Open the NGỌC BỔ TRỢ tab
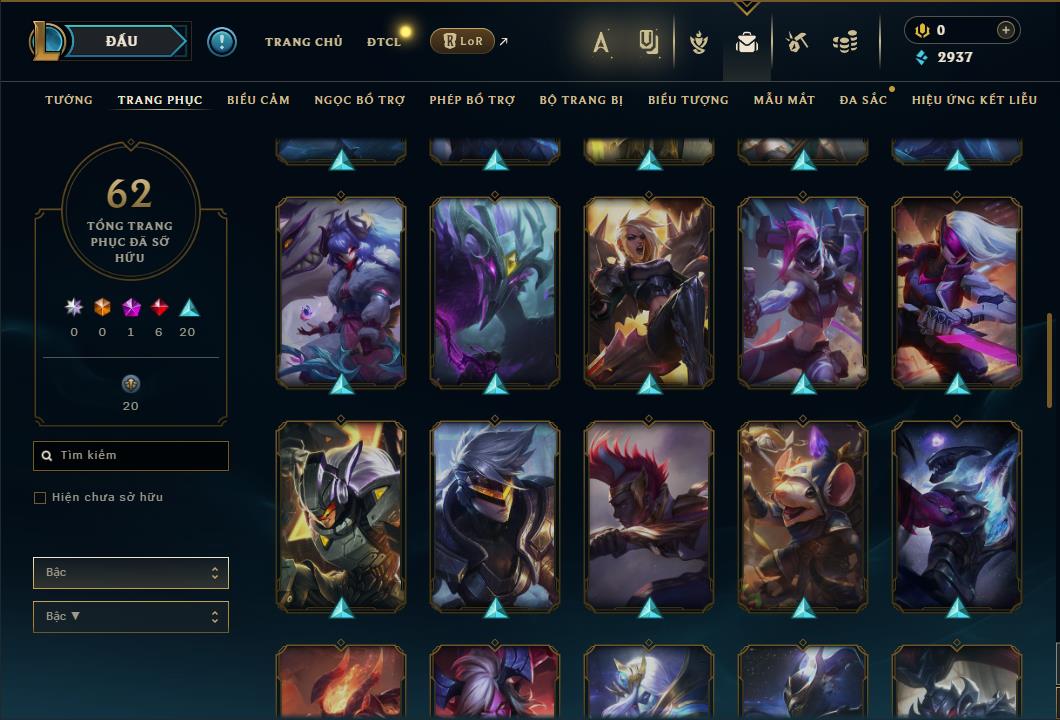1060x720 pixels. coord(360,100)
